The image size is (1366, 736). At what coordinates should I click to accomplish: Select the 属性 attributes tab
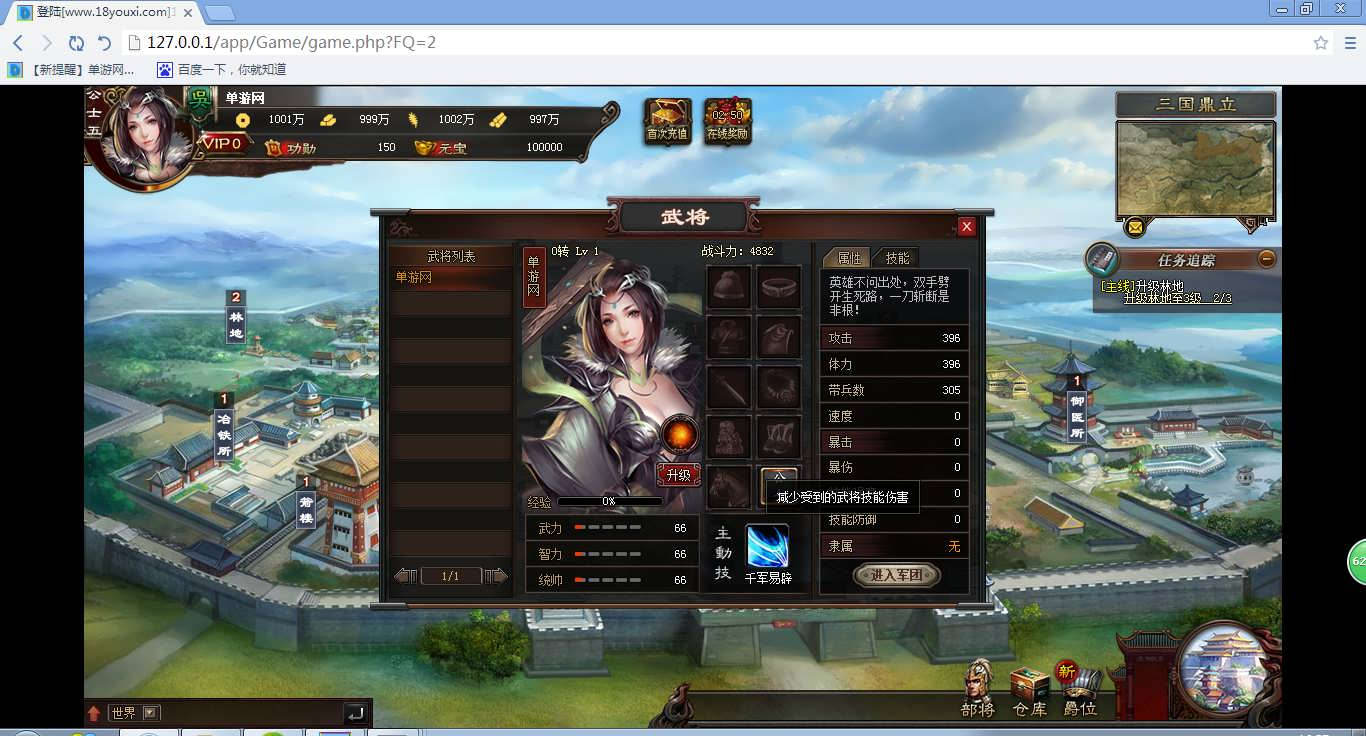[851, 257]
